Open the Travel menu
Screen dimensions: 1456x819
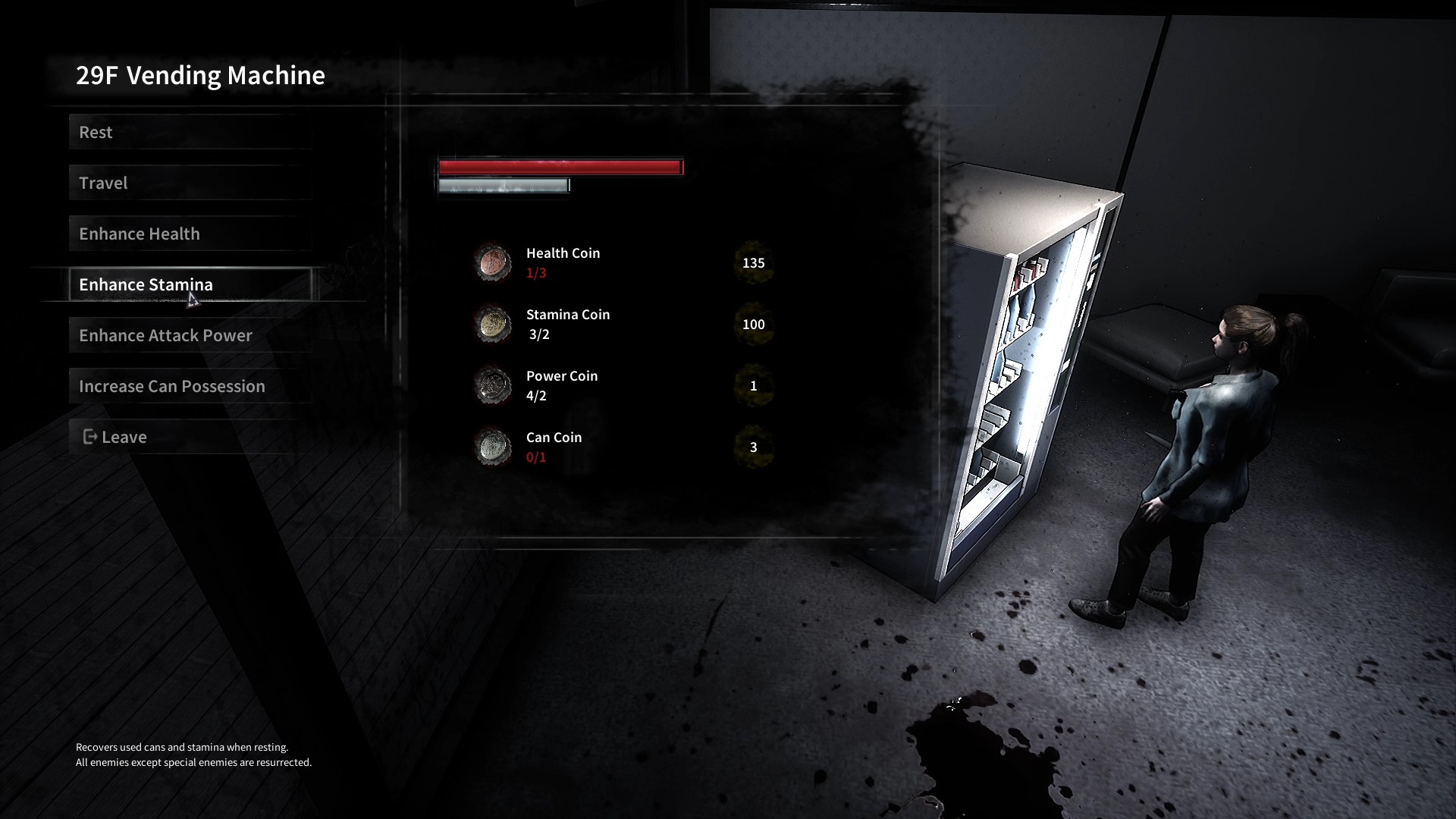click(x=190, y=183)
